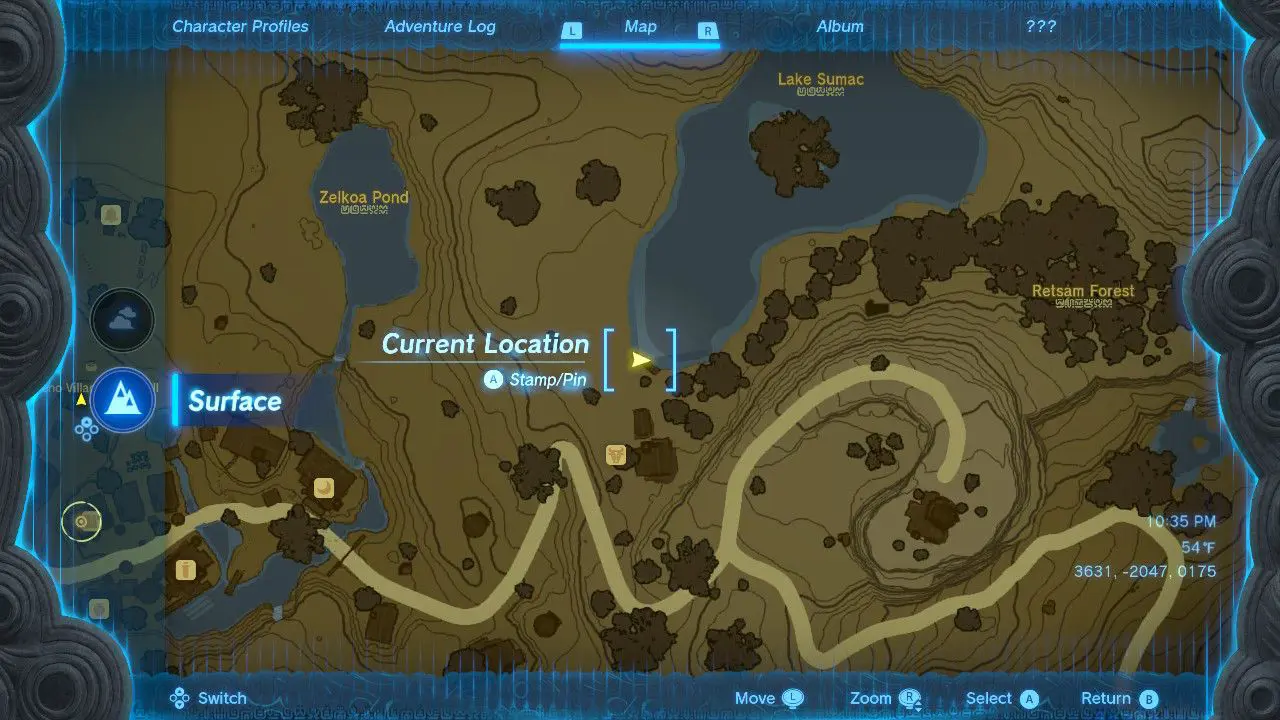Switch to the Adventure Log tab
1280x720 pixels.
440,27
